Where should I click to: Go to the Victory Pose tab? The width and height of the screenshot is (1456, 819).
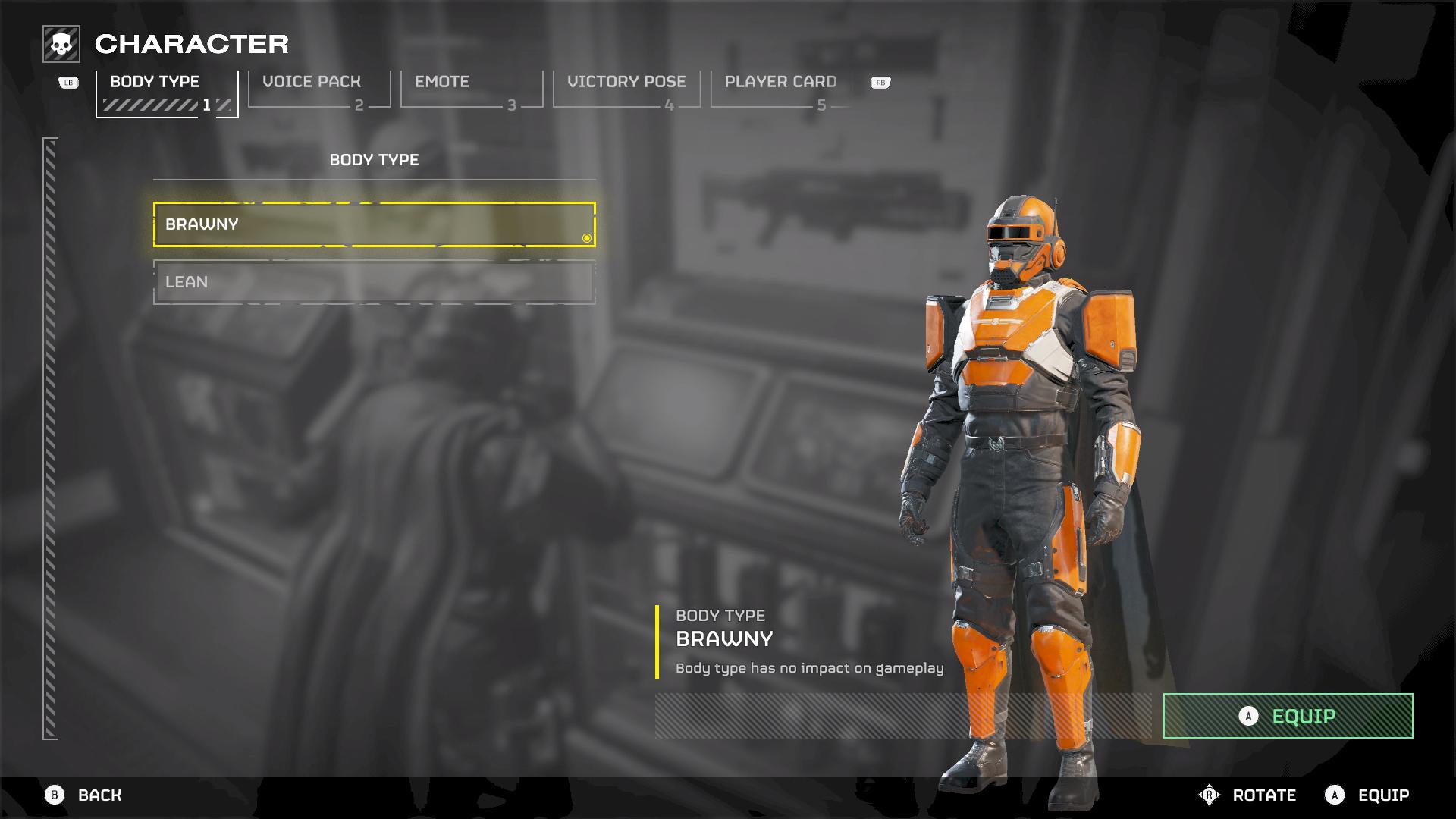click(626, 89)
